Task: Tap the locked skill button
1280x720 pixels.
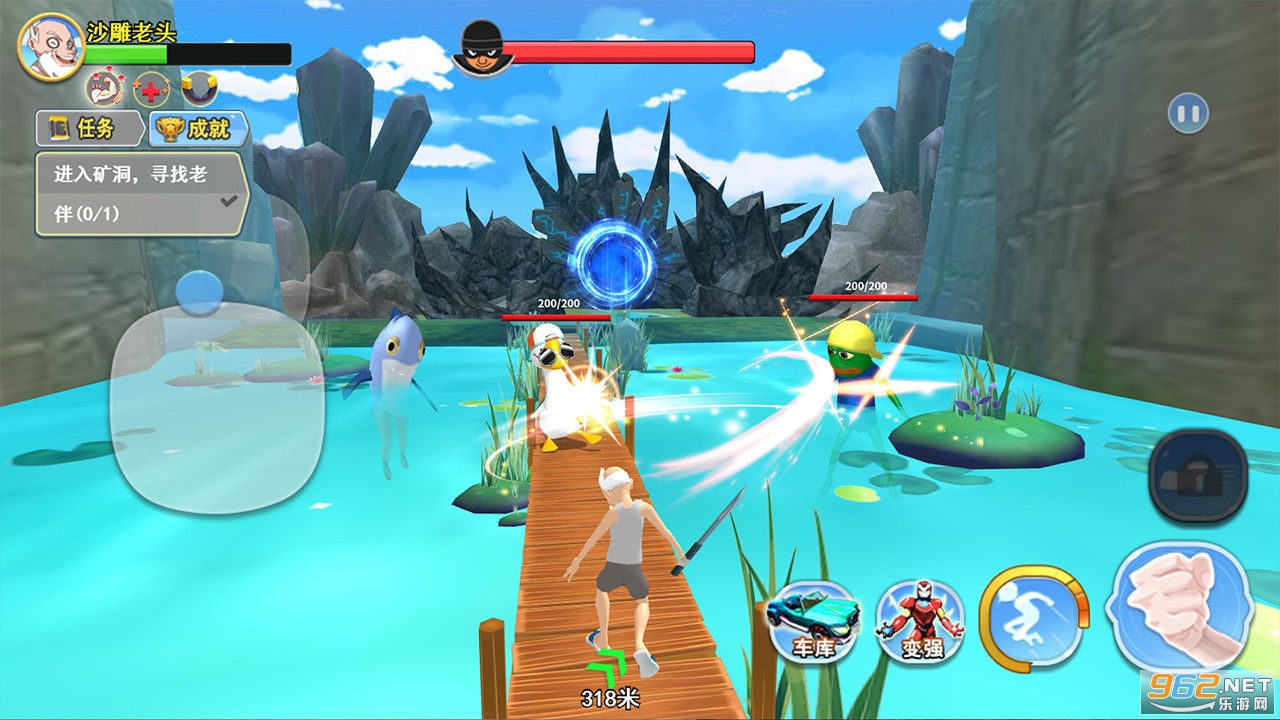Action: pos(1196,477)
